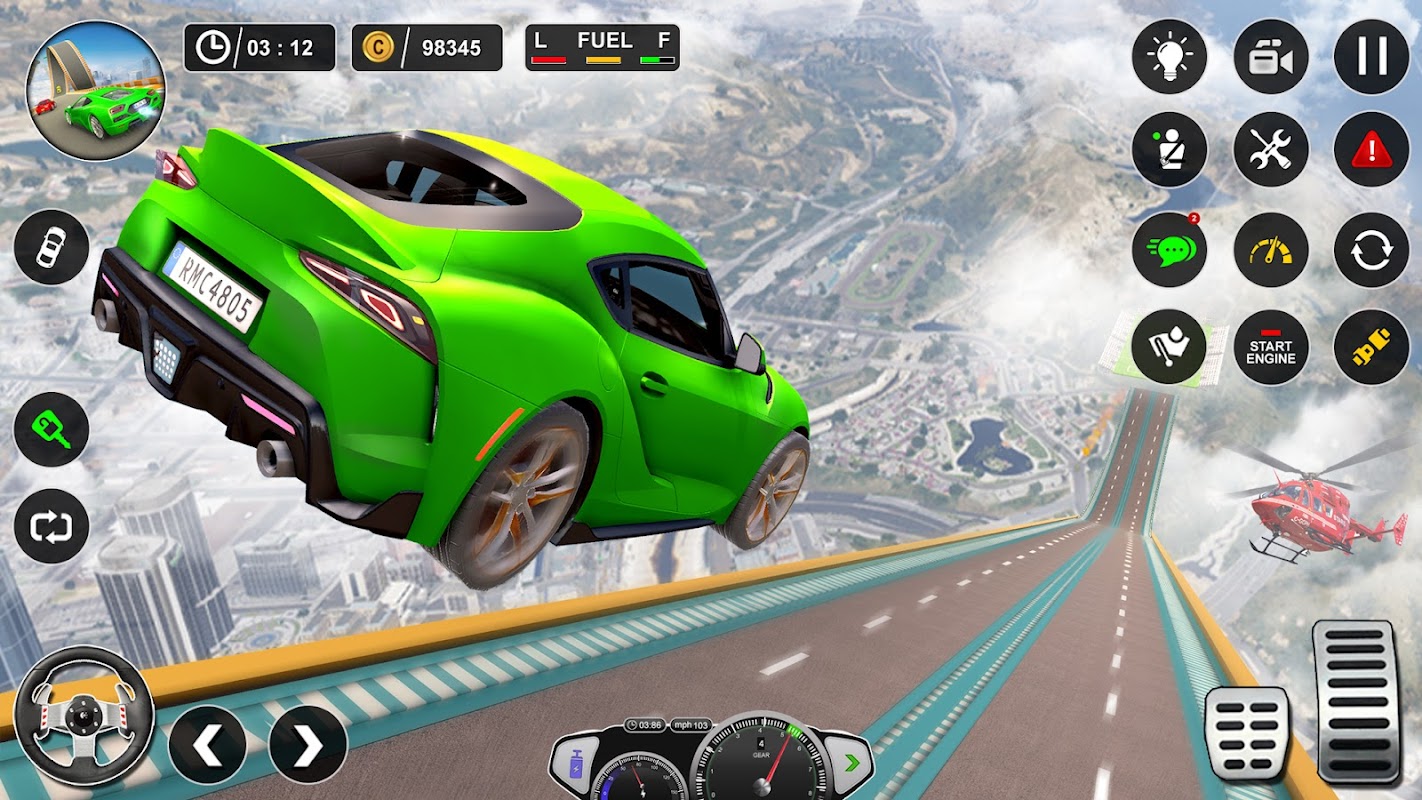
Task: Apply the brake pedal
Action: (x=1247, y=733)
